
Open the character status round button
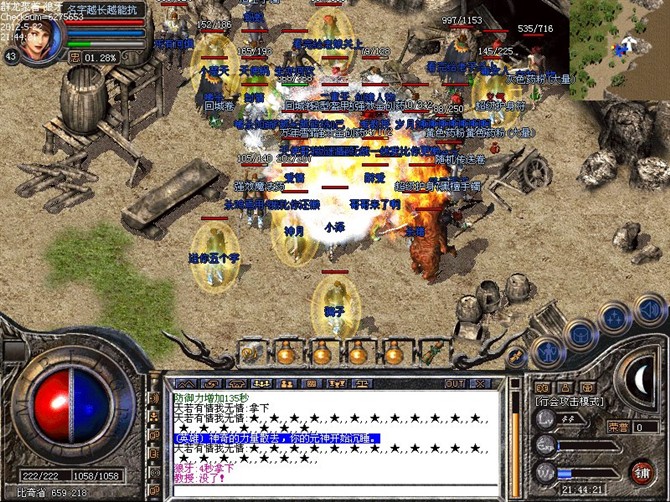point(545,350)
